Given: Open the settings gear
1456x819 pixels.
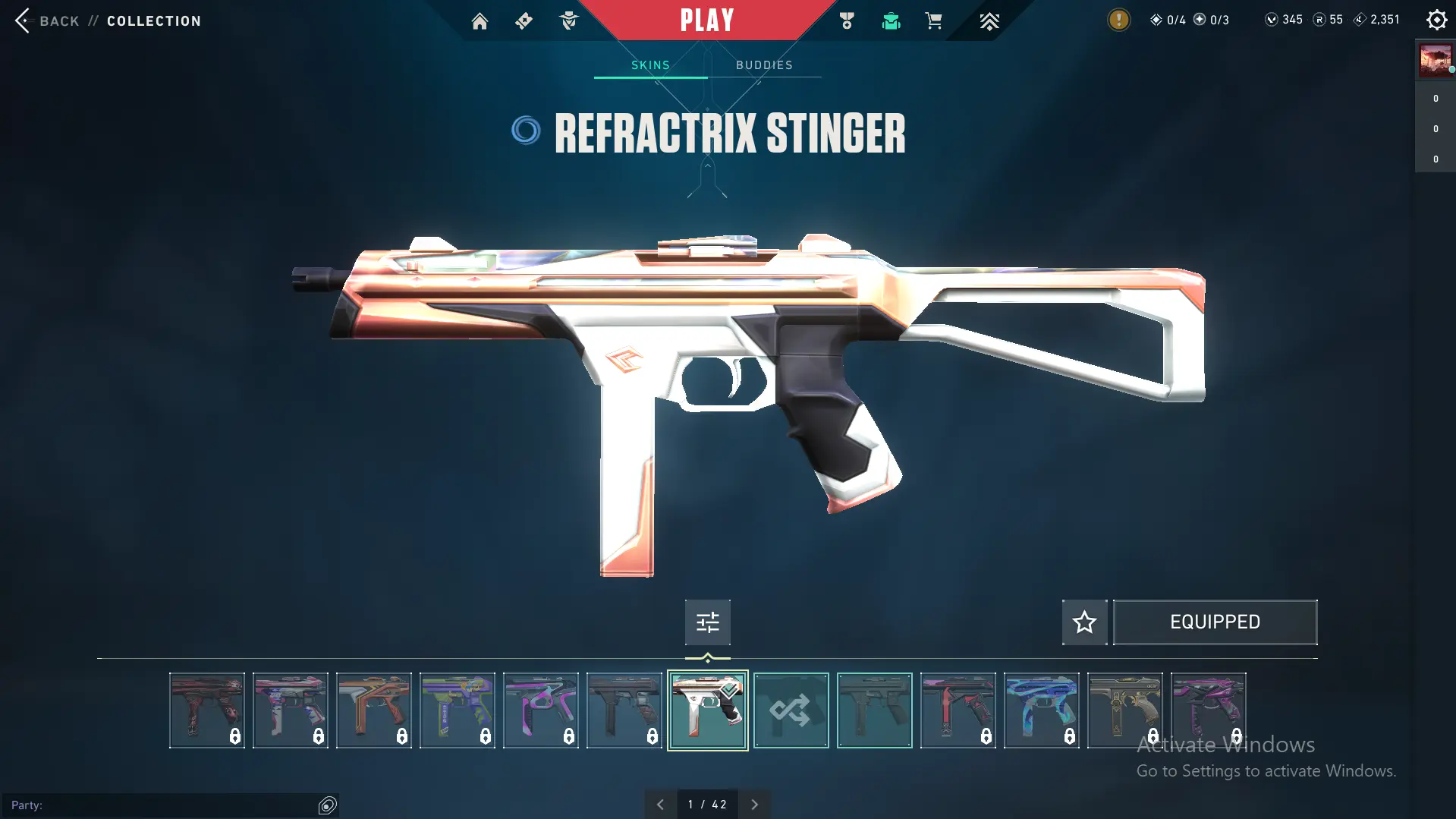Looking at the screenshot, I should point(1436,20).
